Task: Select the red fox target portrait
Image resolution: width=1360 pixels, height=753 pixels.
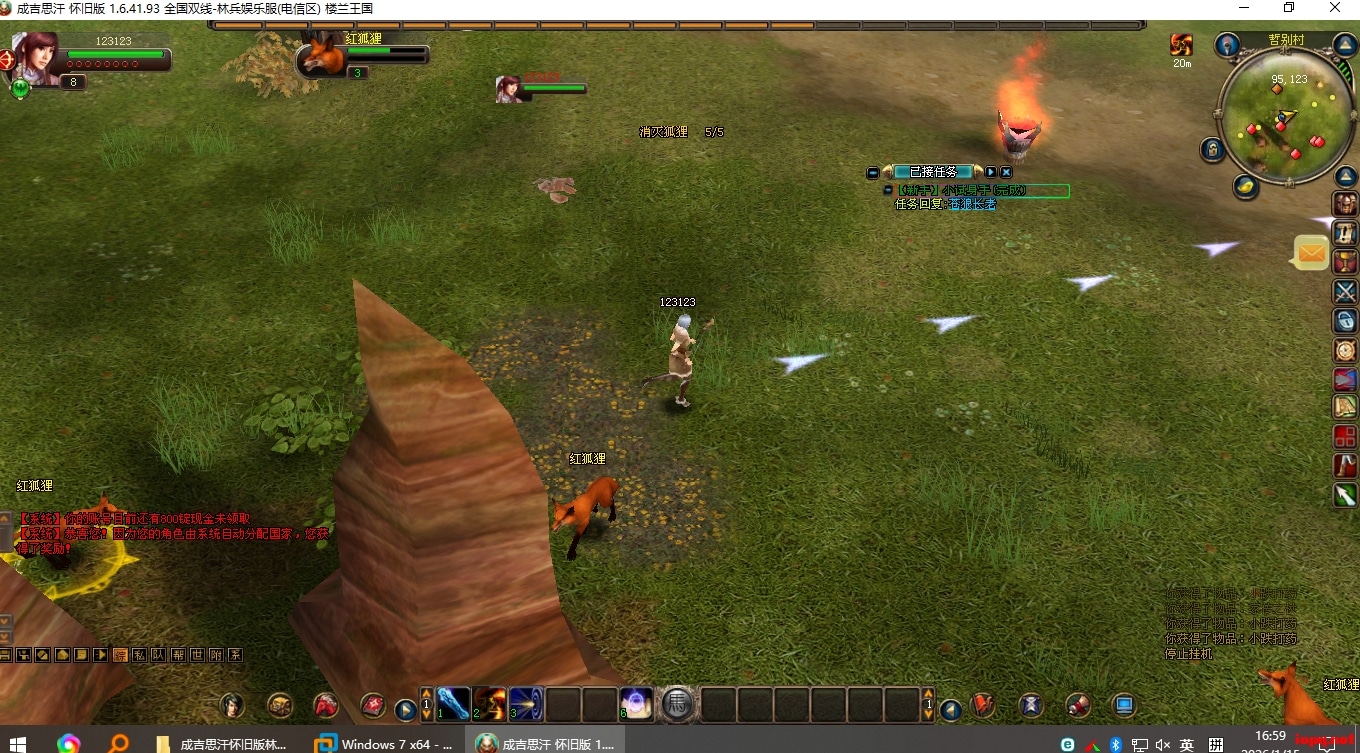Action: [x=320, y=55]
